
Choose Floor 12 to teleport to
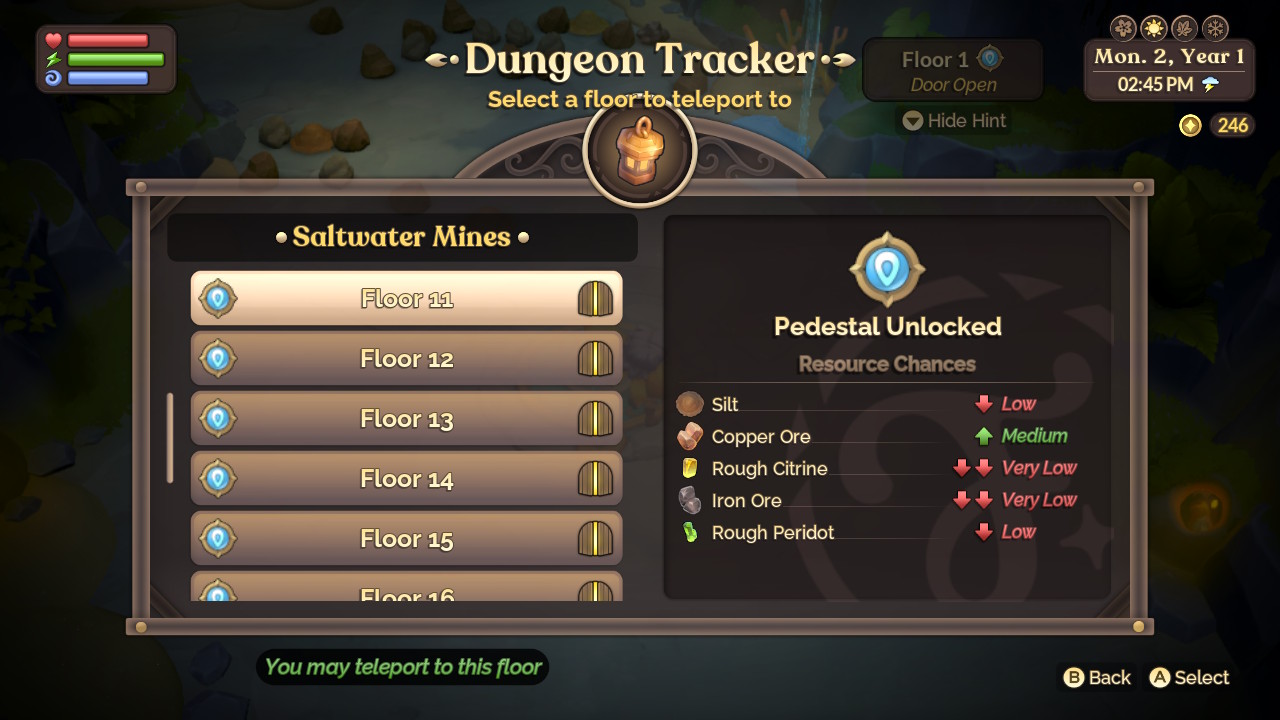tap(406, 359)
